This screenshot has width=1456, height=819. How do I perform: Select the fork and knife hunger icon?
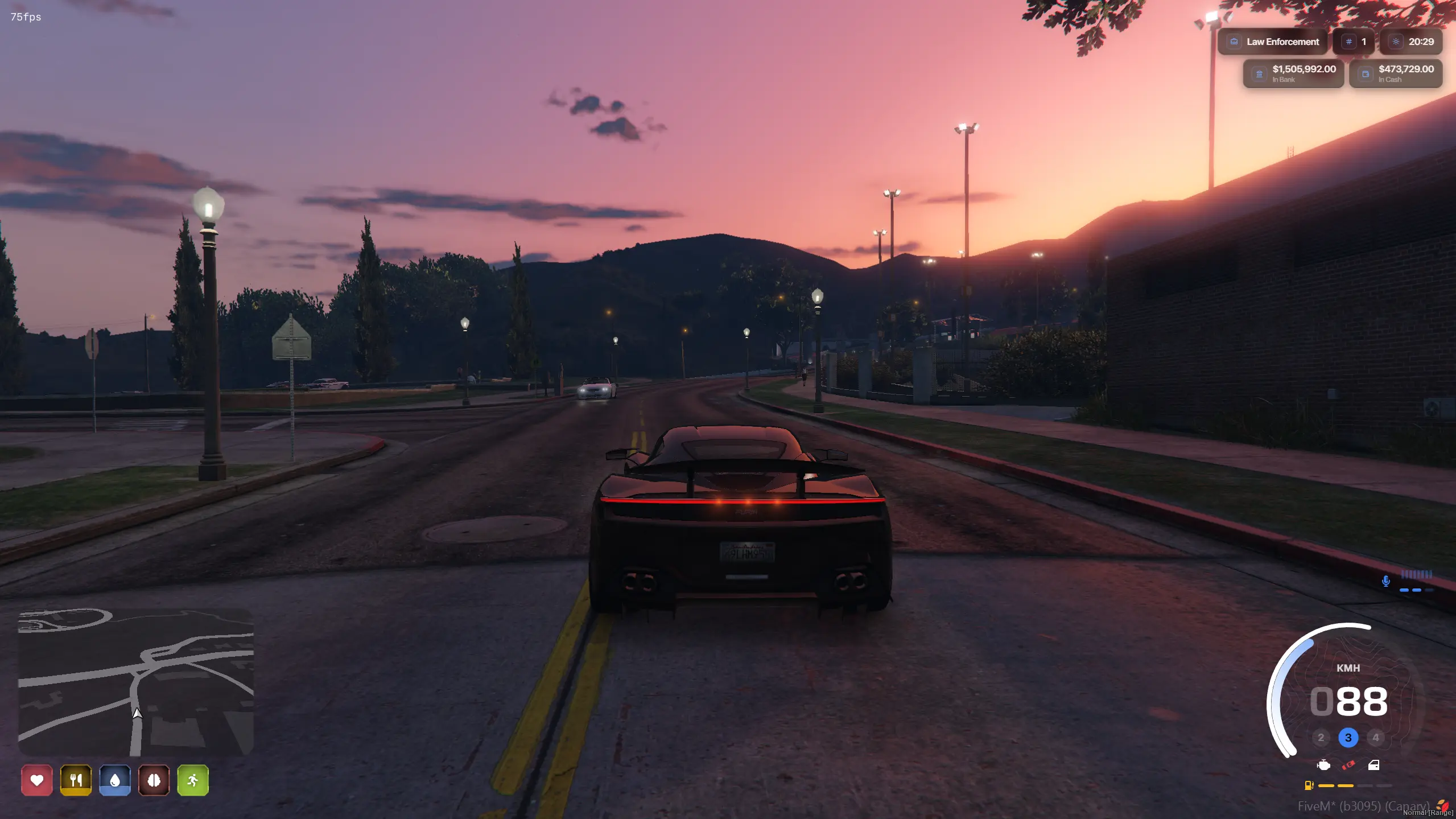(76, 780)
